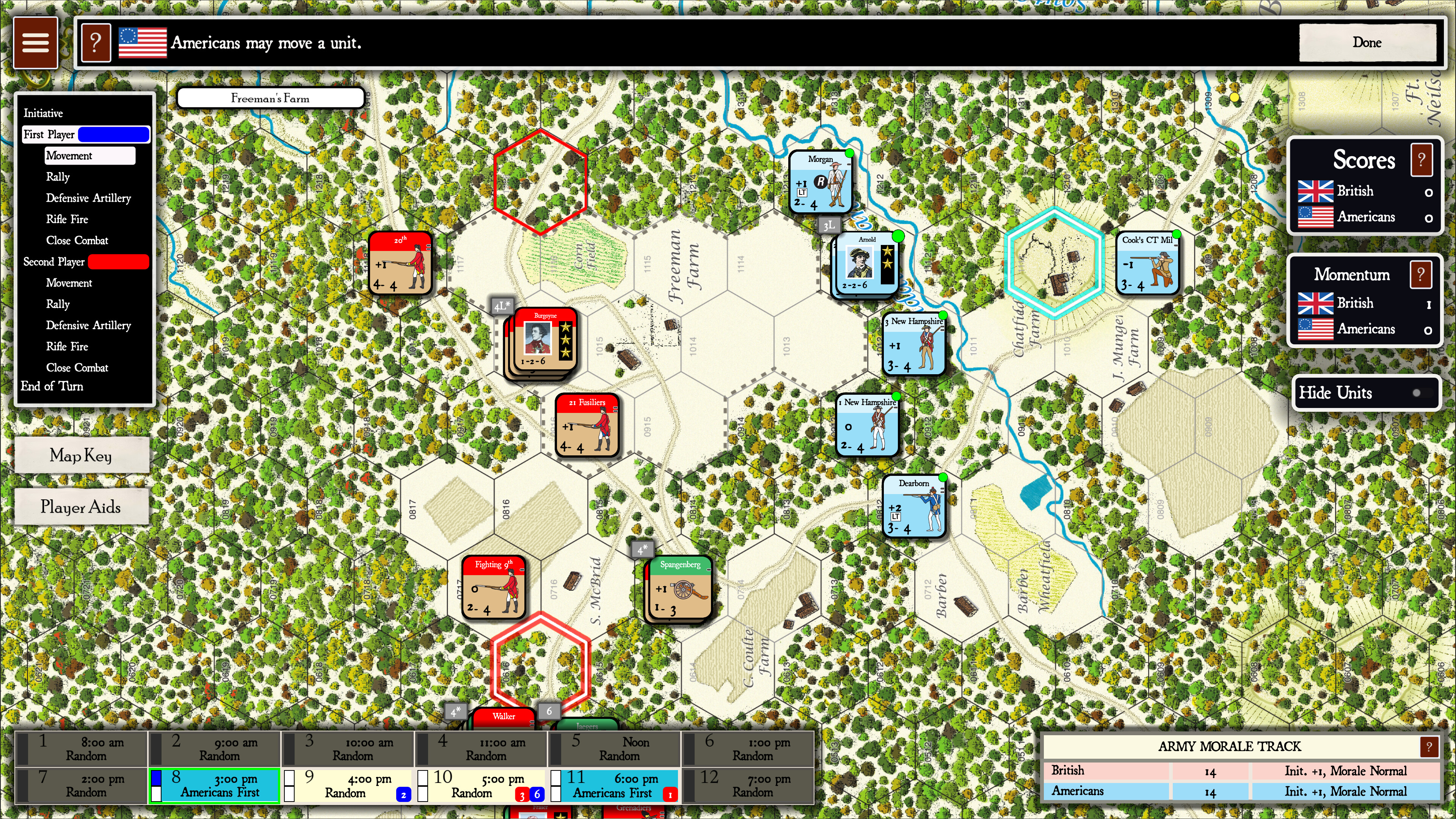This screenshot has width=1456, height=819.
Task: Open the Player Aids panel
Action: pos(80,507)
